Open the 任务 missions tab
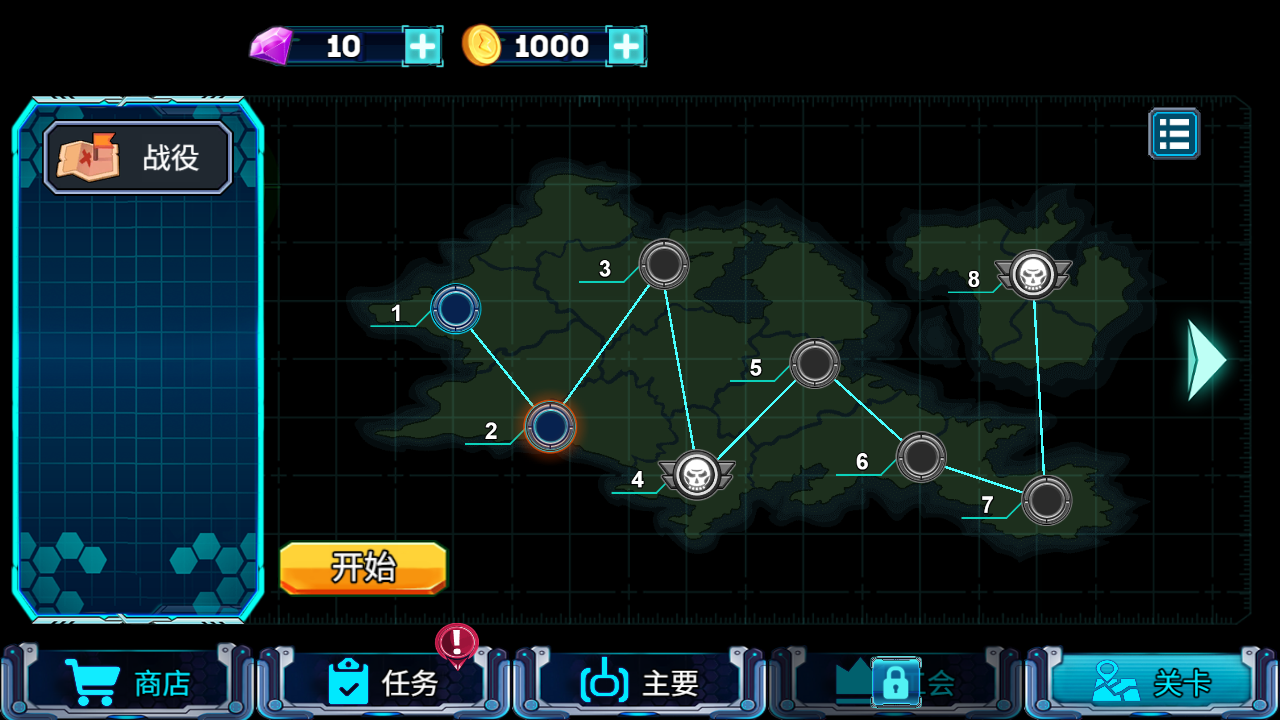This screenshot has width=1280, height=720. point(384,683)
